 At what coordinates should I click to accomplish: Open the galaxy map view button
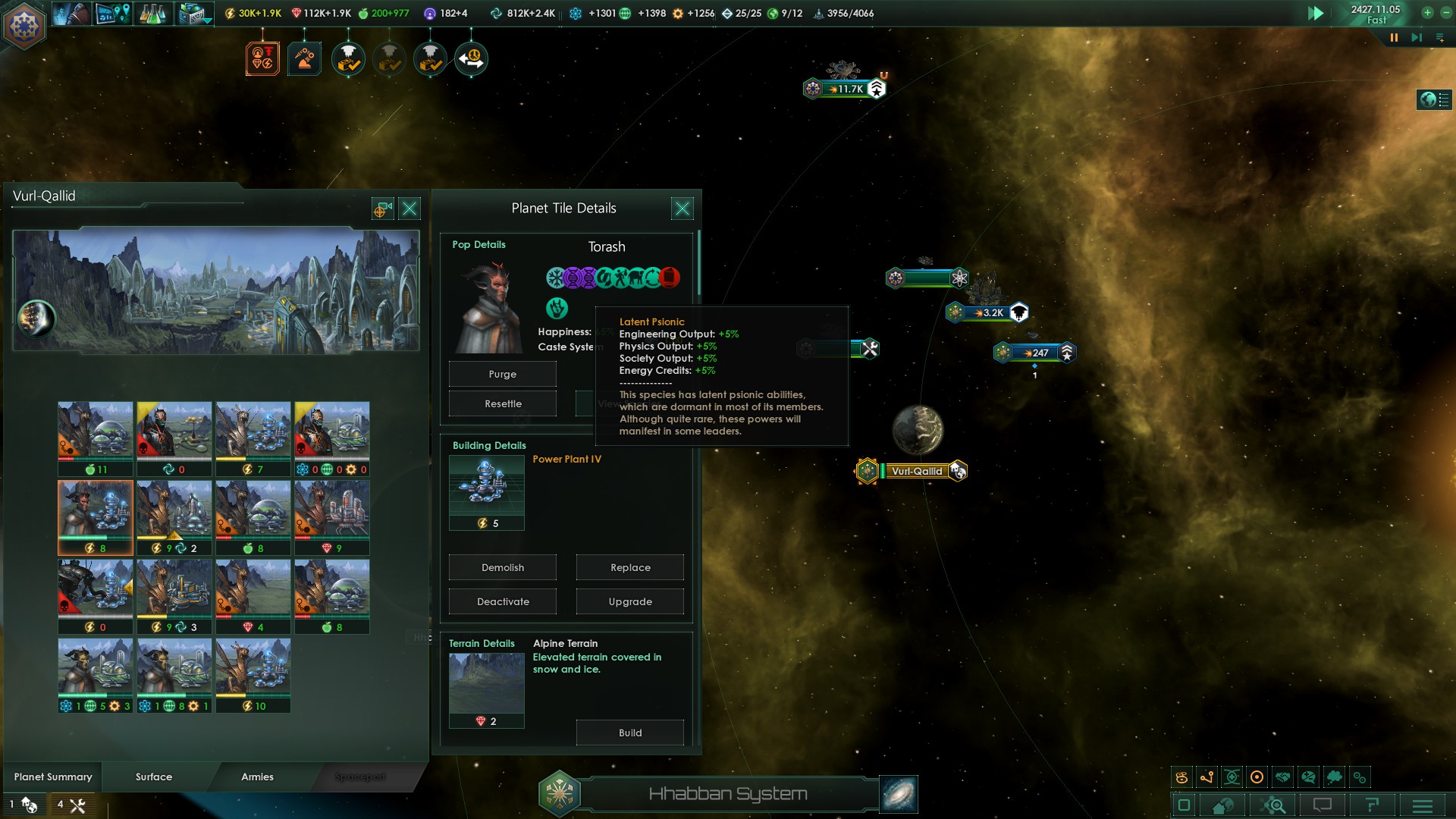pyautogui.click(x=899, y=794)
